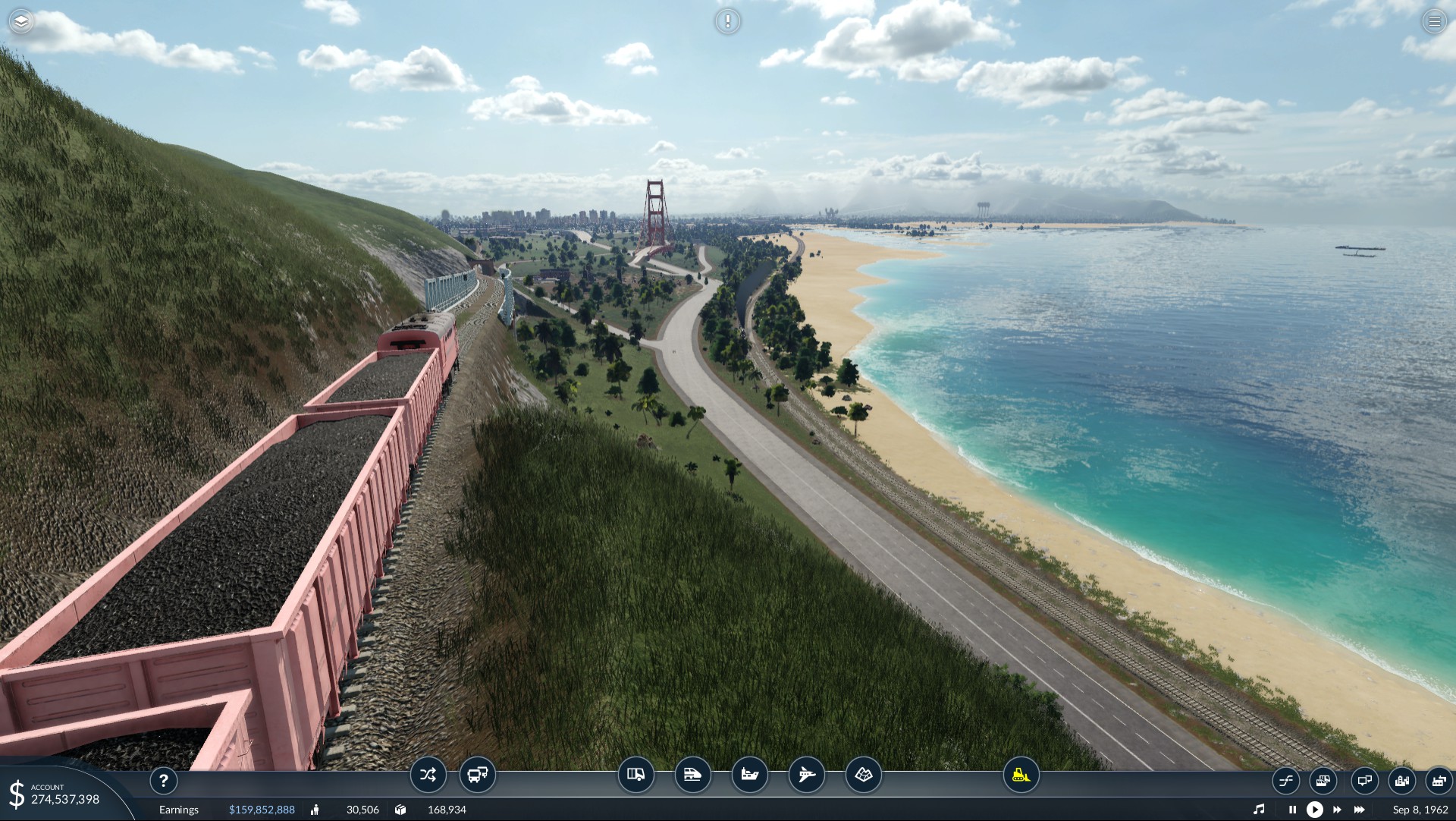Show the exclamation-mark warnings notification
This screenshot has height=821, width=1456.
[727, 21]
